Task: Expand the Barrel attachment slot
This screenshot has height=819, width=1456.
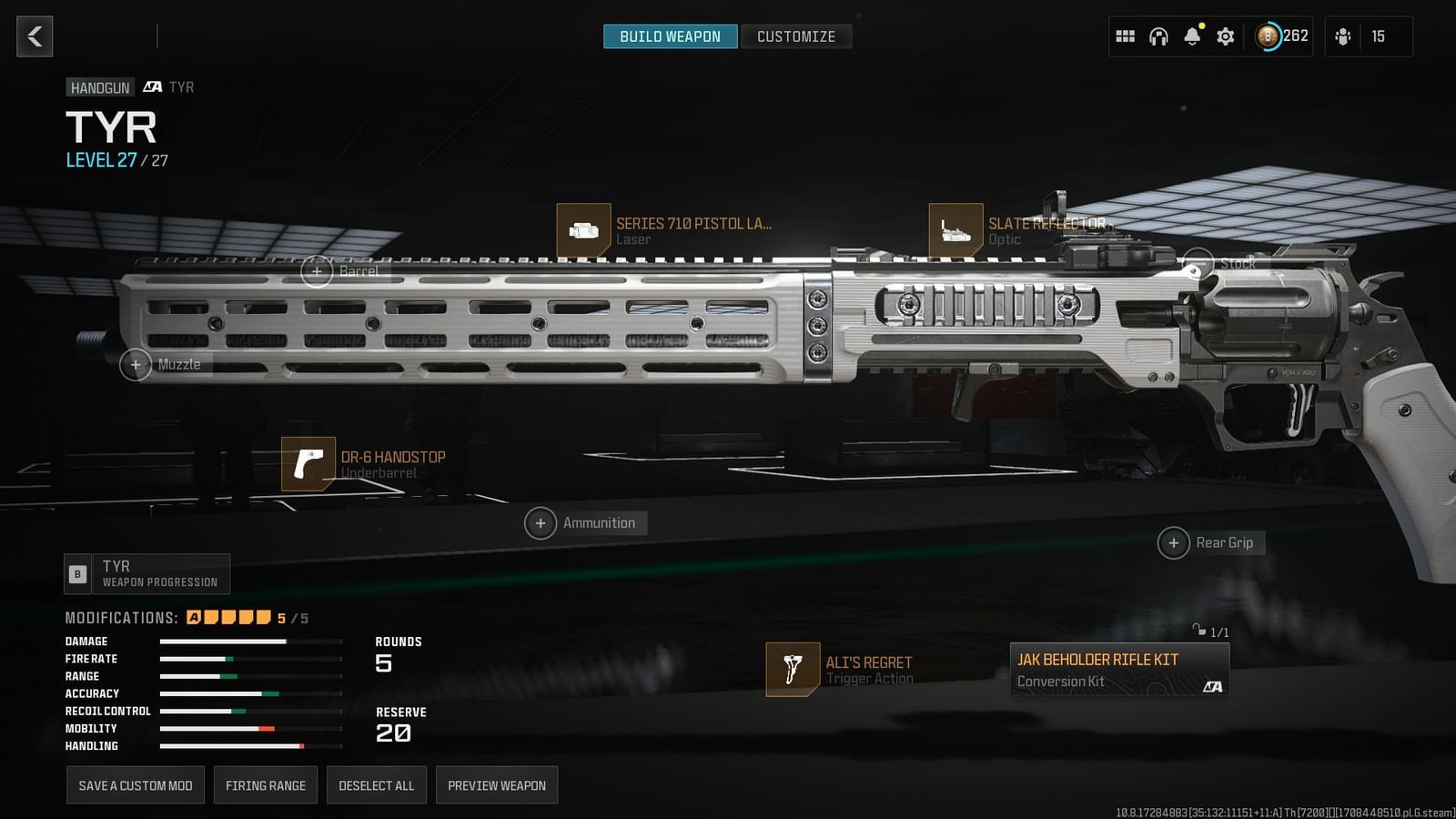Action: [x=317, y=271]
